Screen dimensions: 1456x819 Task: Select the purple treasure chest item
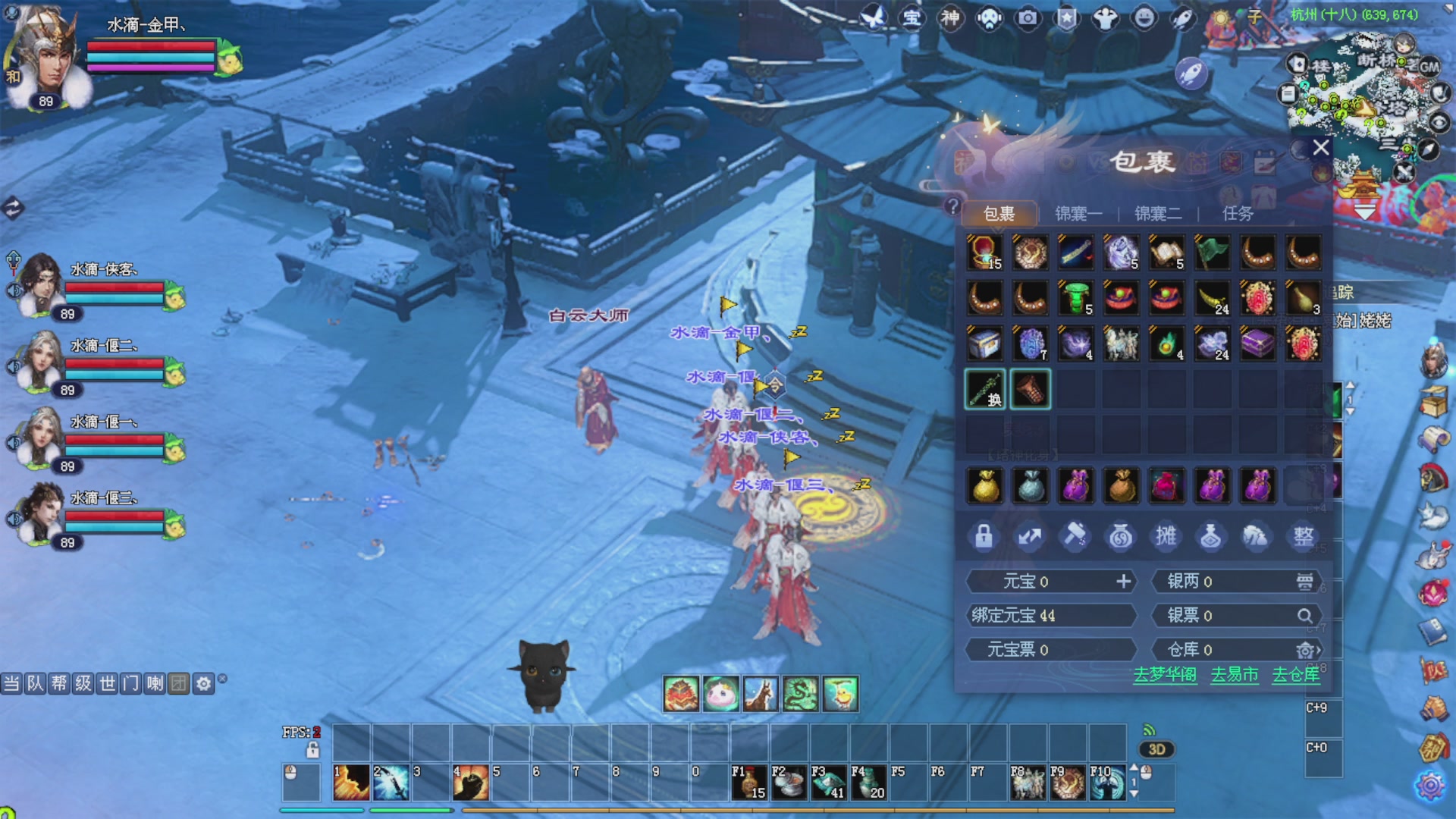click(x=1257, y=344)
